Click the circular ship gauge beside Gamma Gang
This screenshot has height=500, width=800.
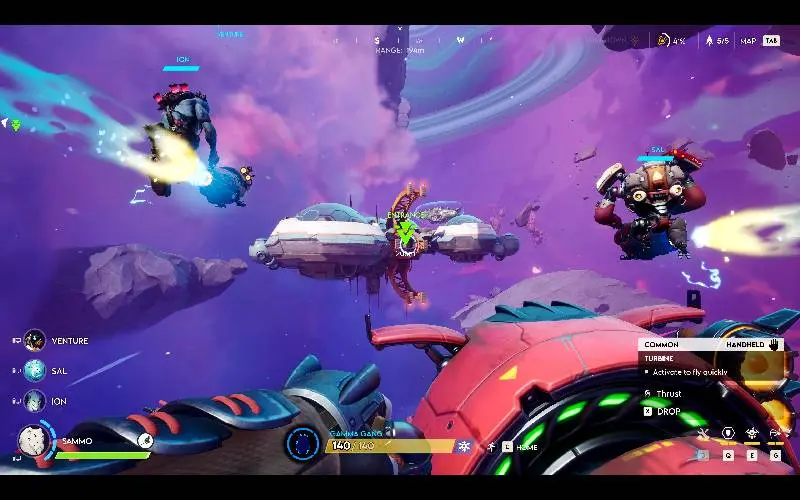point(302,445)
